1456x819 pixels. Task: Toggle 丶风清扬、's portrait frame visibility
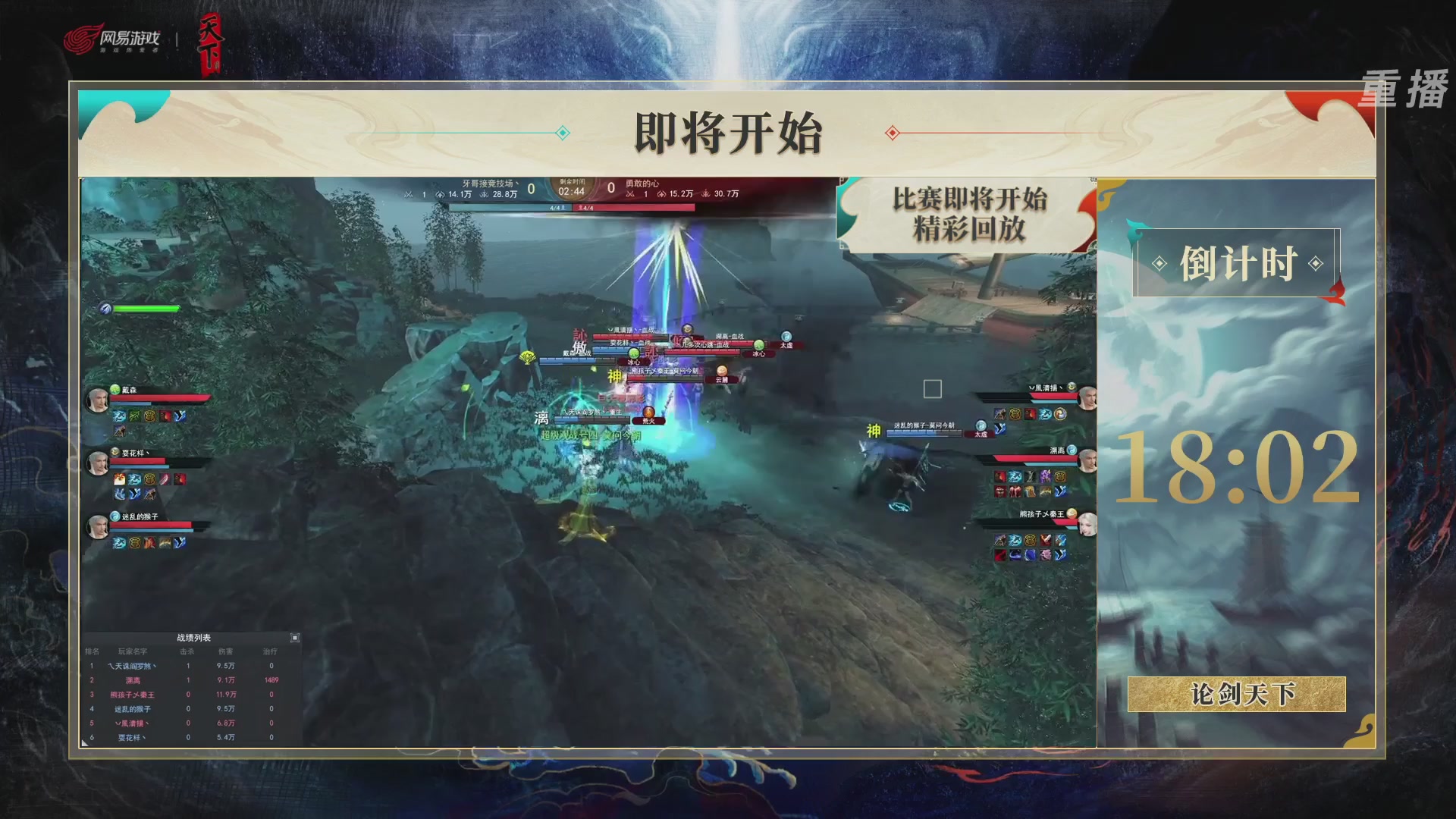click(x=1087, y=397)
